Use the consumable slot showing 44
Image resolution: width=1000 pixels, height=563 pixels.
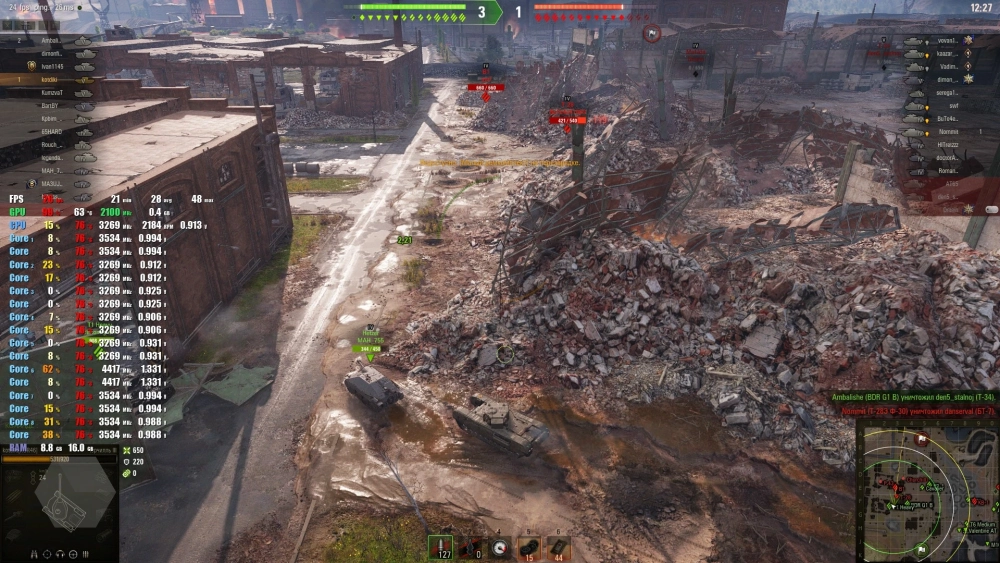pyautogui.click(x=558, y=546)
